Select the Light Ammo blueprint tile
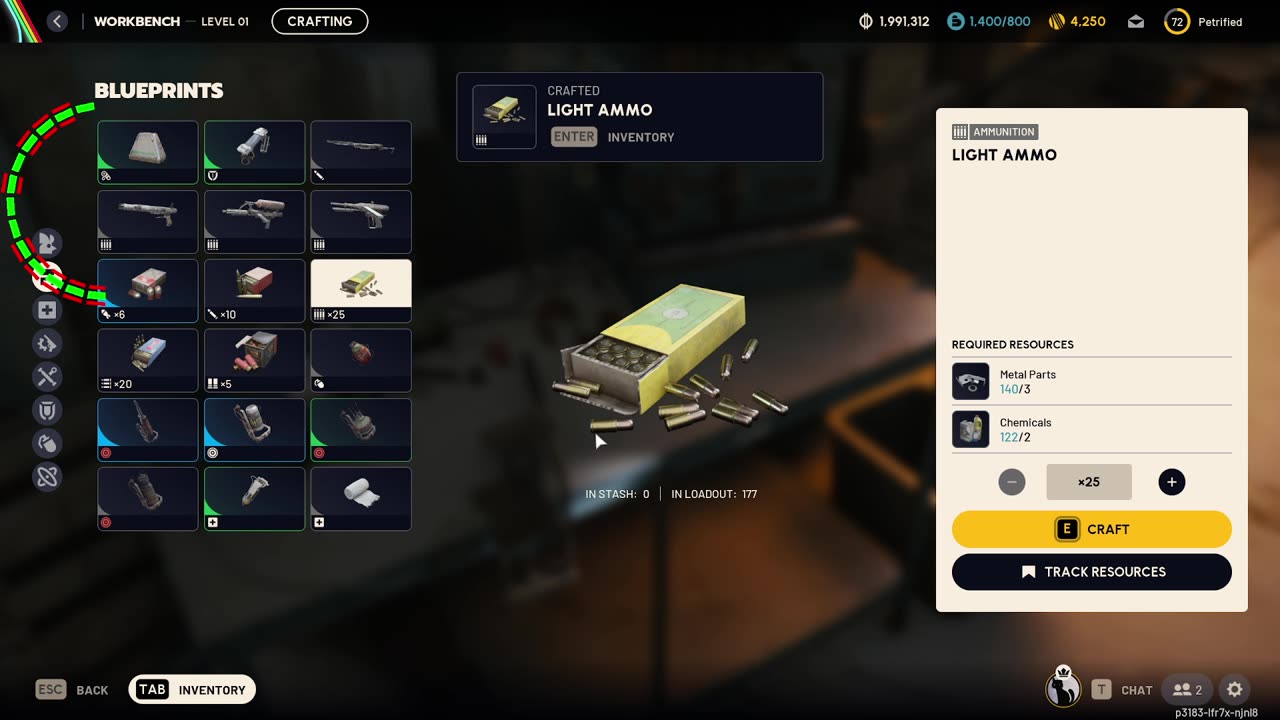Viewport: 1280px width, 720px height. (x=361, y=290)
